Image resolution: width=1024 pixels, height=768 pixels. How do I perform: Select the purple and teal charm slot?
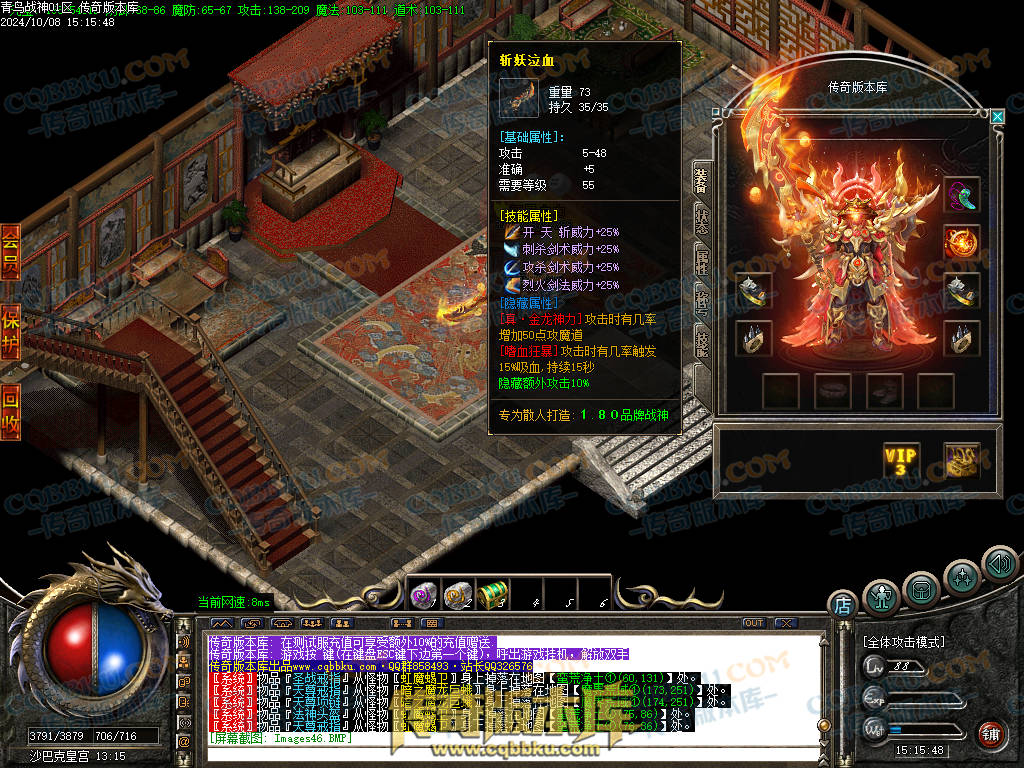coord(961,195)
